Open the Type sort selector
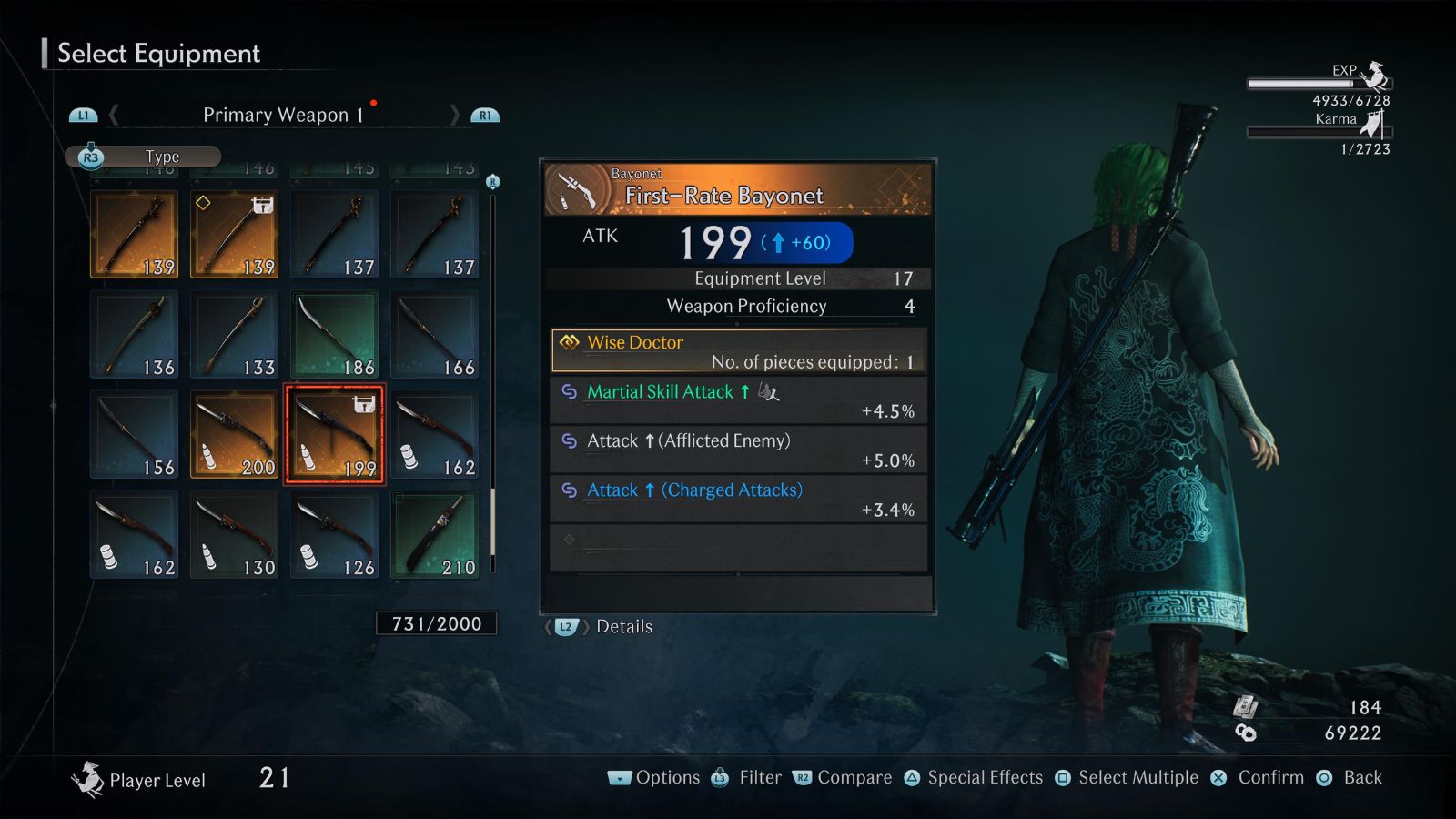Screen dimensions: 1456x819 143,157
